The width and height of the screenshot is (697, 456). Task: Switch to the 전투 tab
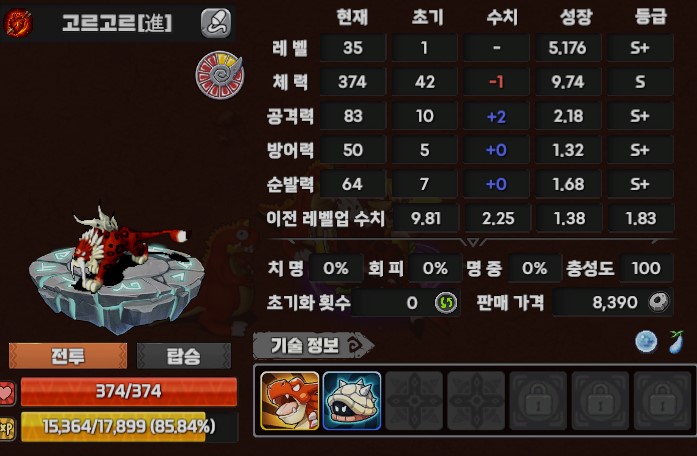(68, 356)
